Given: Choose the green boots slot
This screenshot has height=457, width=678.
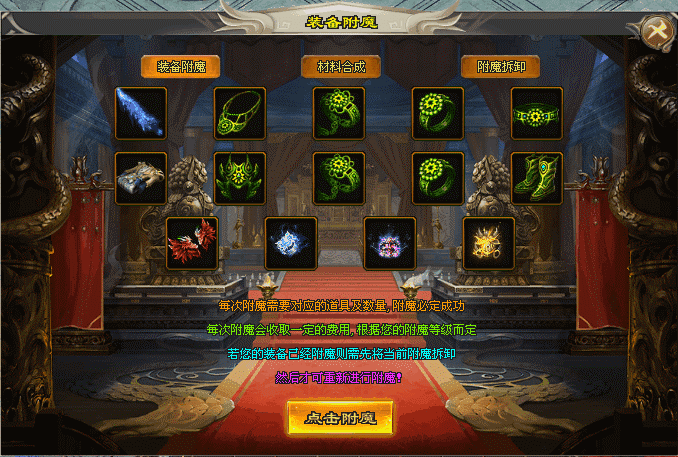Looking at the screenshot, I should 537,178.
